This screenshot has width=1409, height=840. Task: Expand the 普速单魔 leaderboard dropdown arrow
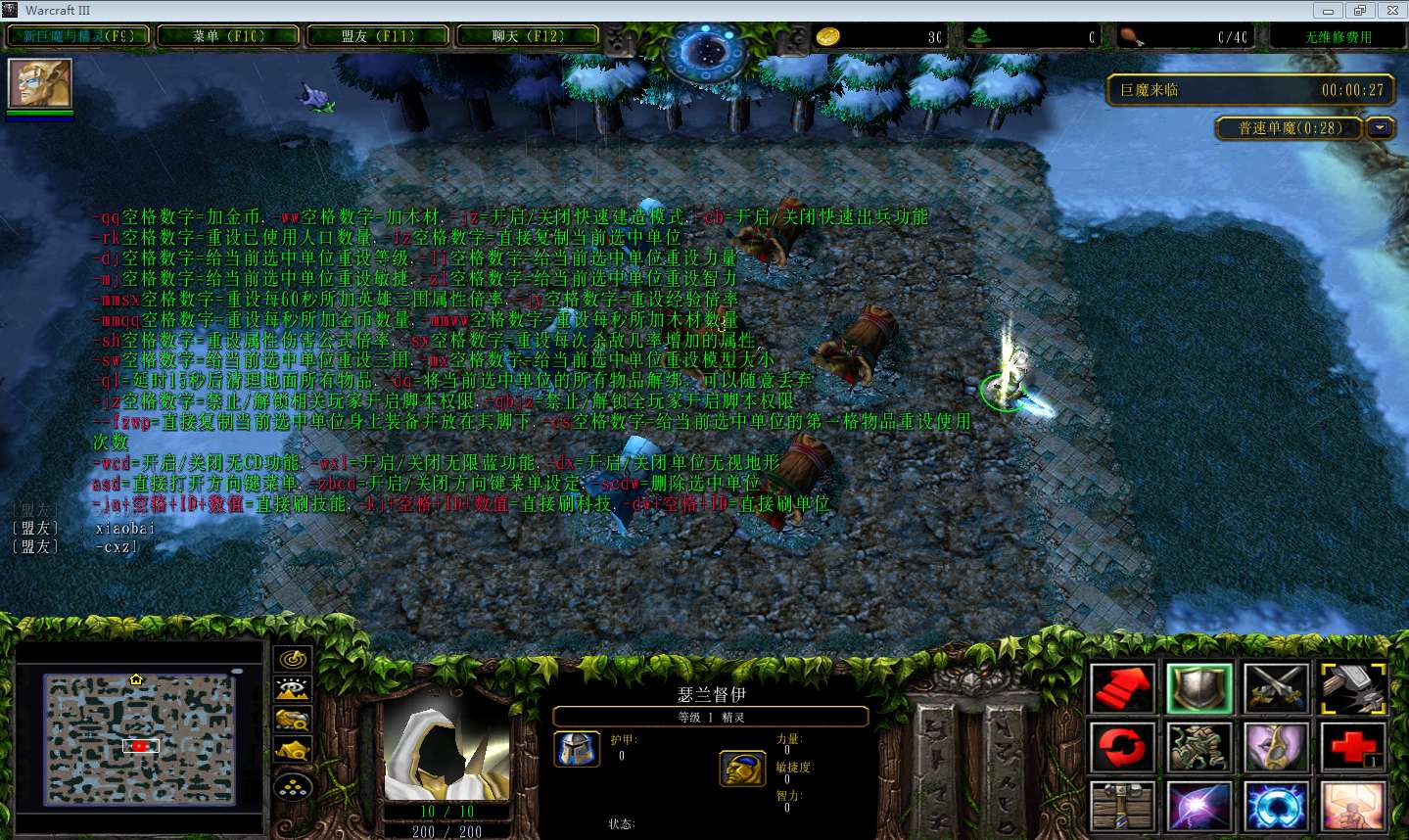coord(1381,128)
